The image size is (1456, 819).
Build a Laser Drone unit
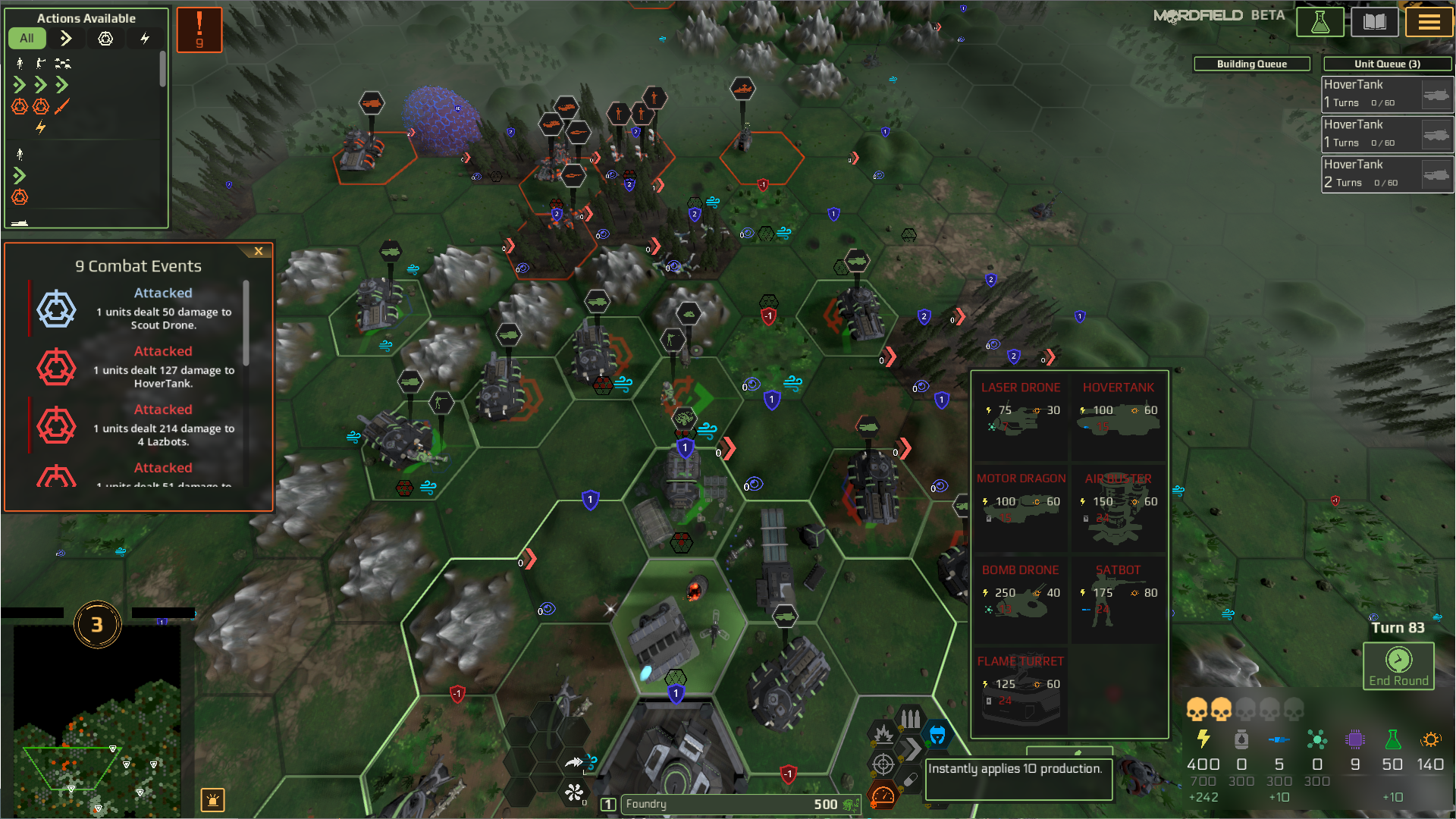coord(1021,415)
